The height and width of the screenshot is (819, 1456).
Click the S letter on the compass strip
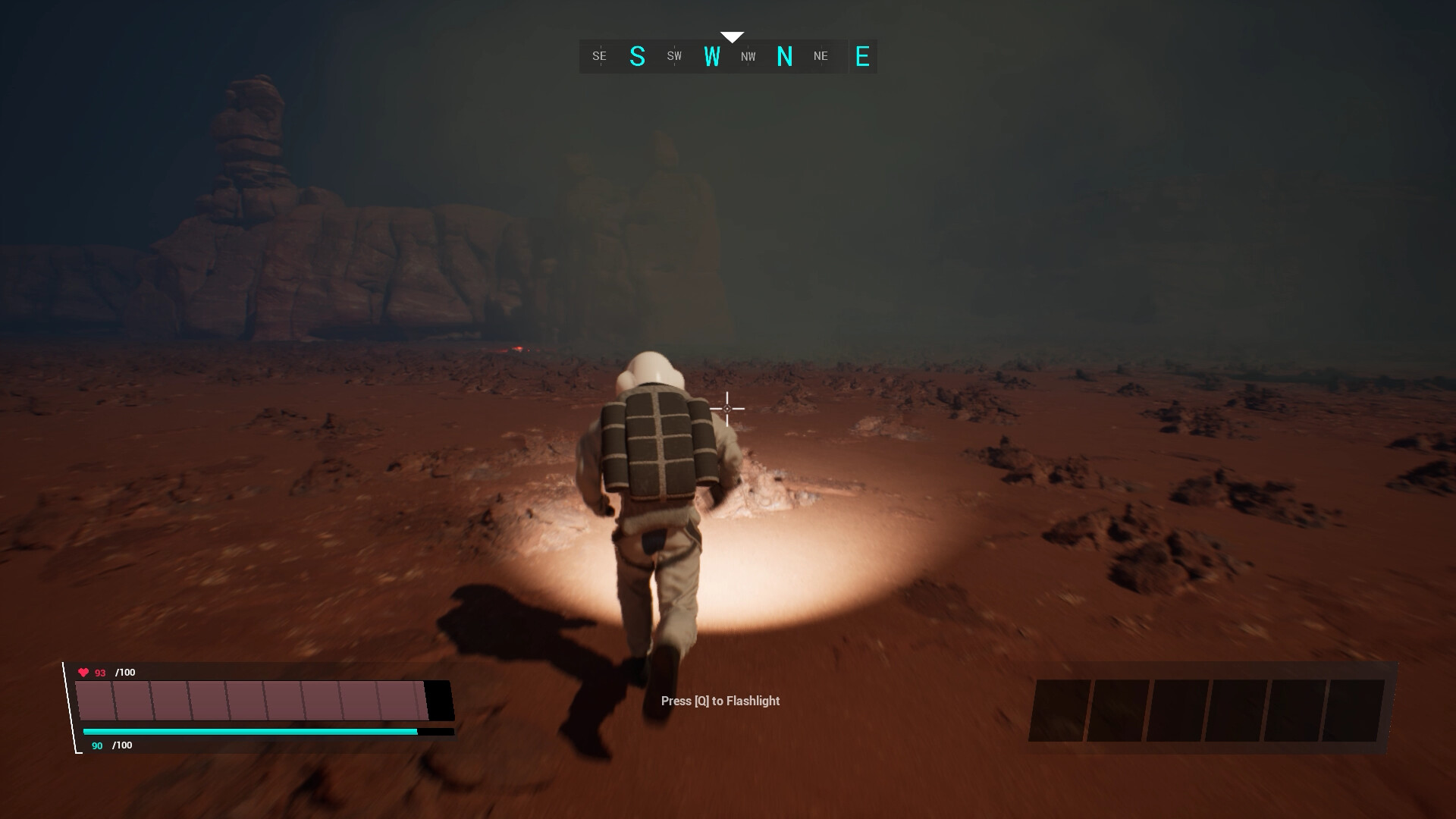point(638,55)
